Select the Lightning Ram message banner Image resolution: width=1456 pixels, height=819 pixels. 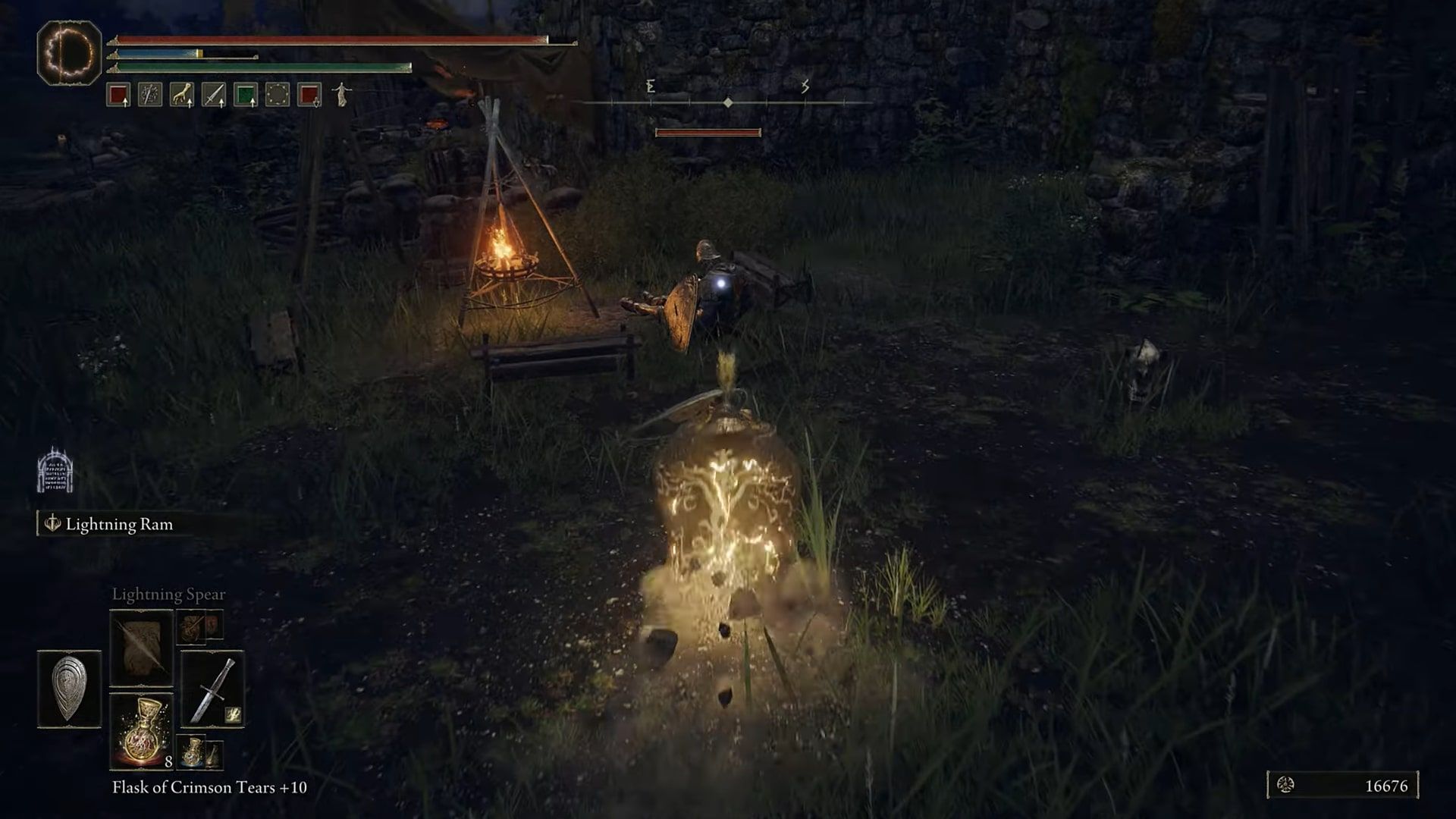(x=120, y=523)
